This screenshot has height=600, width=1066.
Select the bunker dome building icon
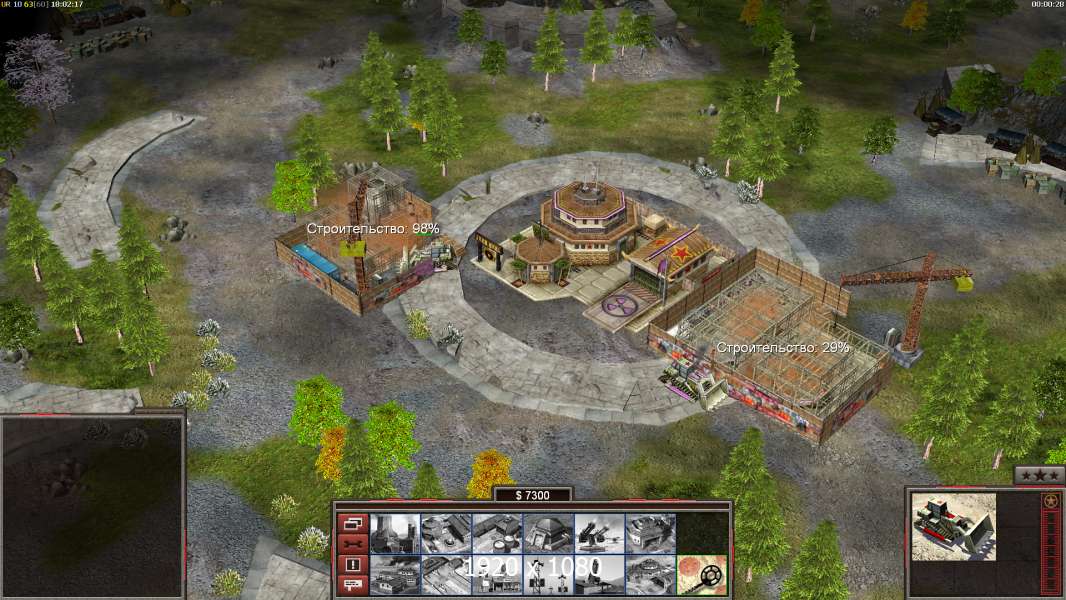point(548,534)
